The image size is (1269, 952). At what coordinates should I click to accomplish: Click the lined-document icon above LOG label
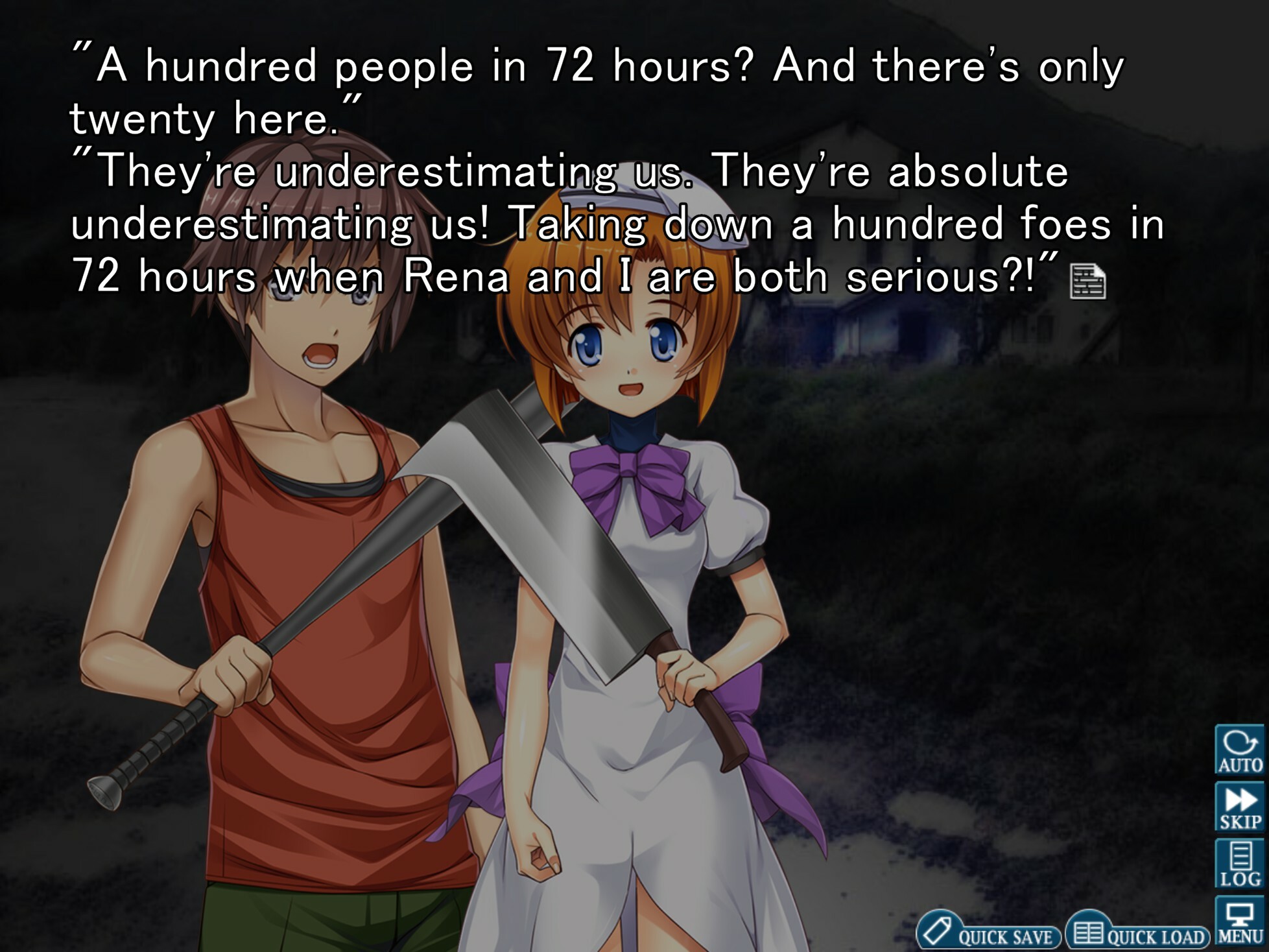point(1240,855)
